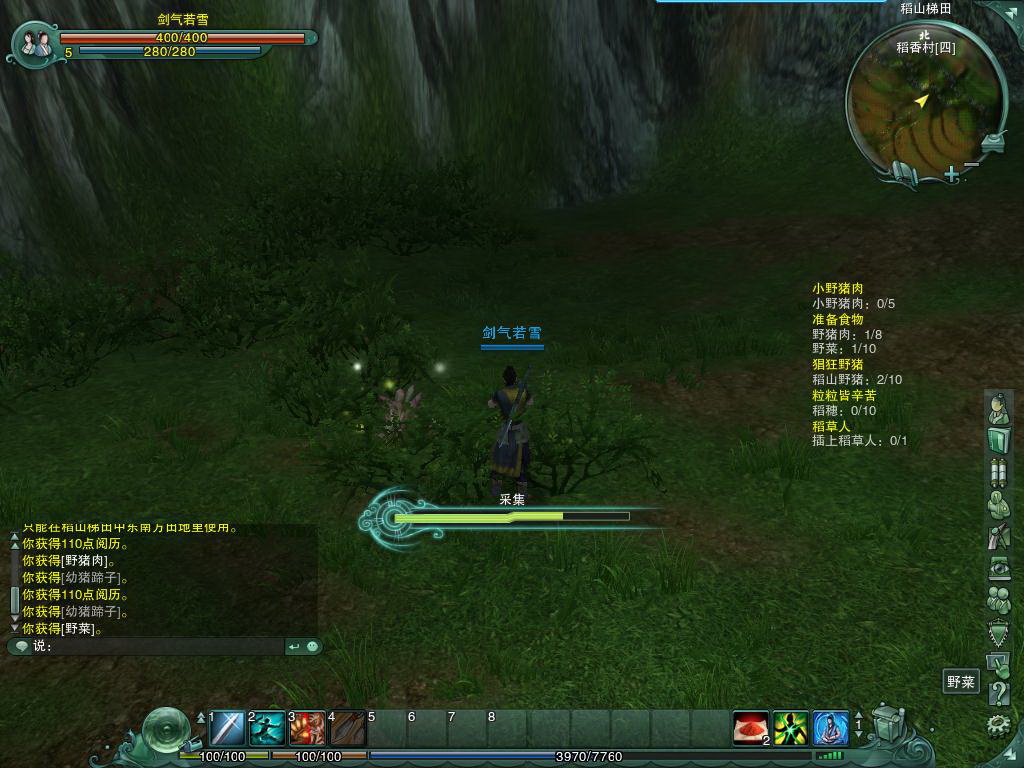Open the chat emoji smiley button
This screenshot has height=768, width=1024.
click(313, 647)
